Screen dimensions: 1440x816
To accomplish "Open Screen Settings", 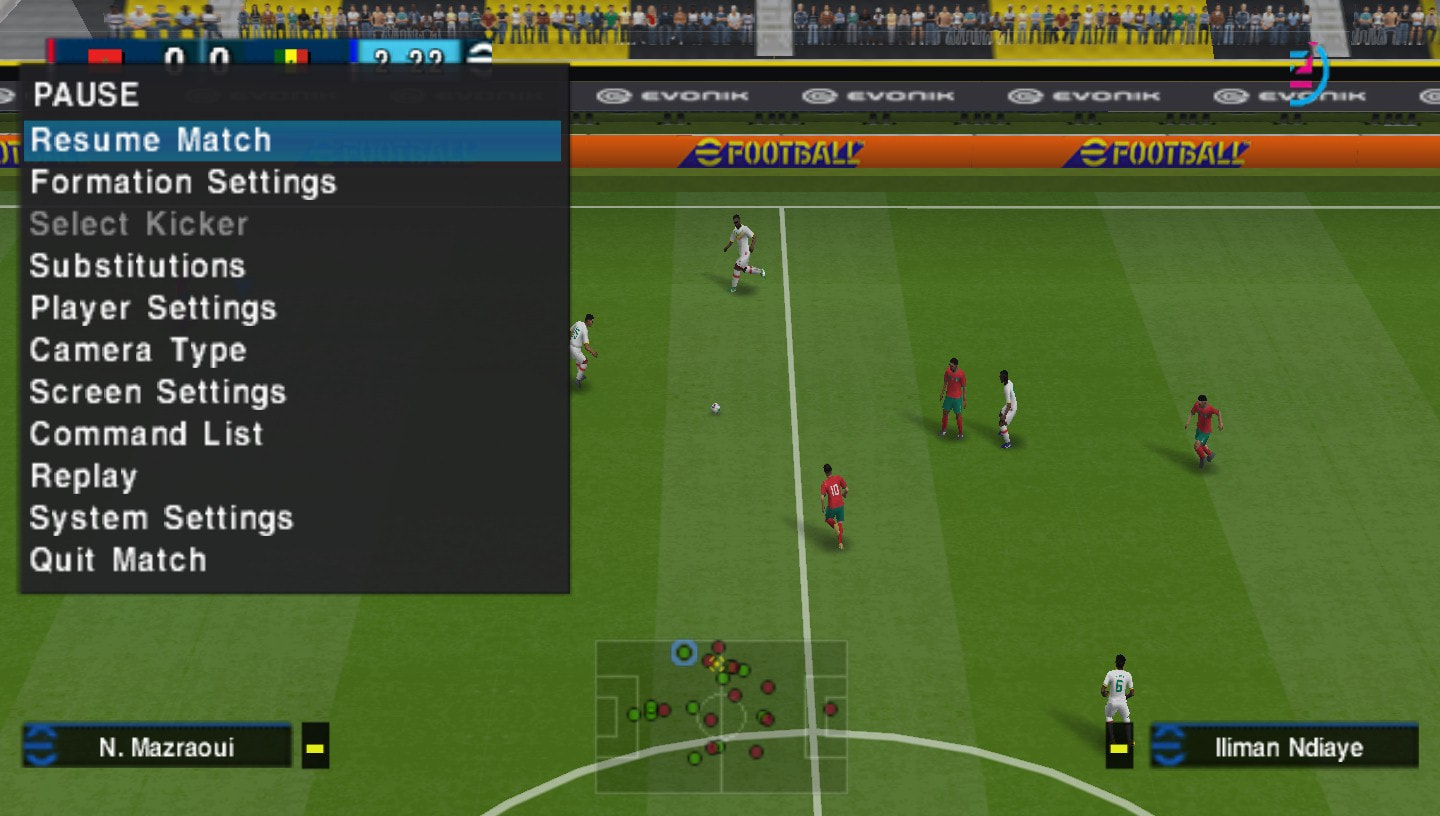I will (157, 392).
